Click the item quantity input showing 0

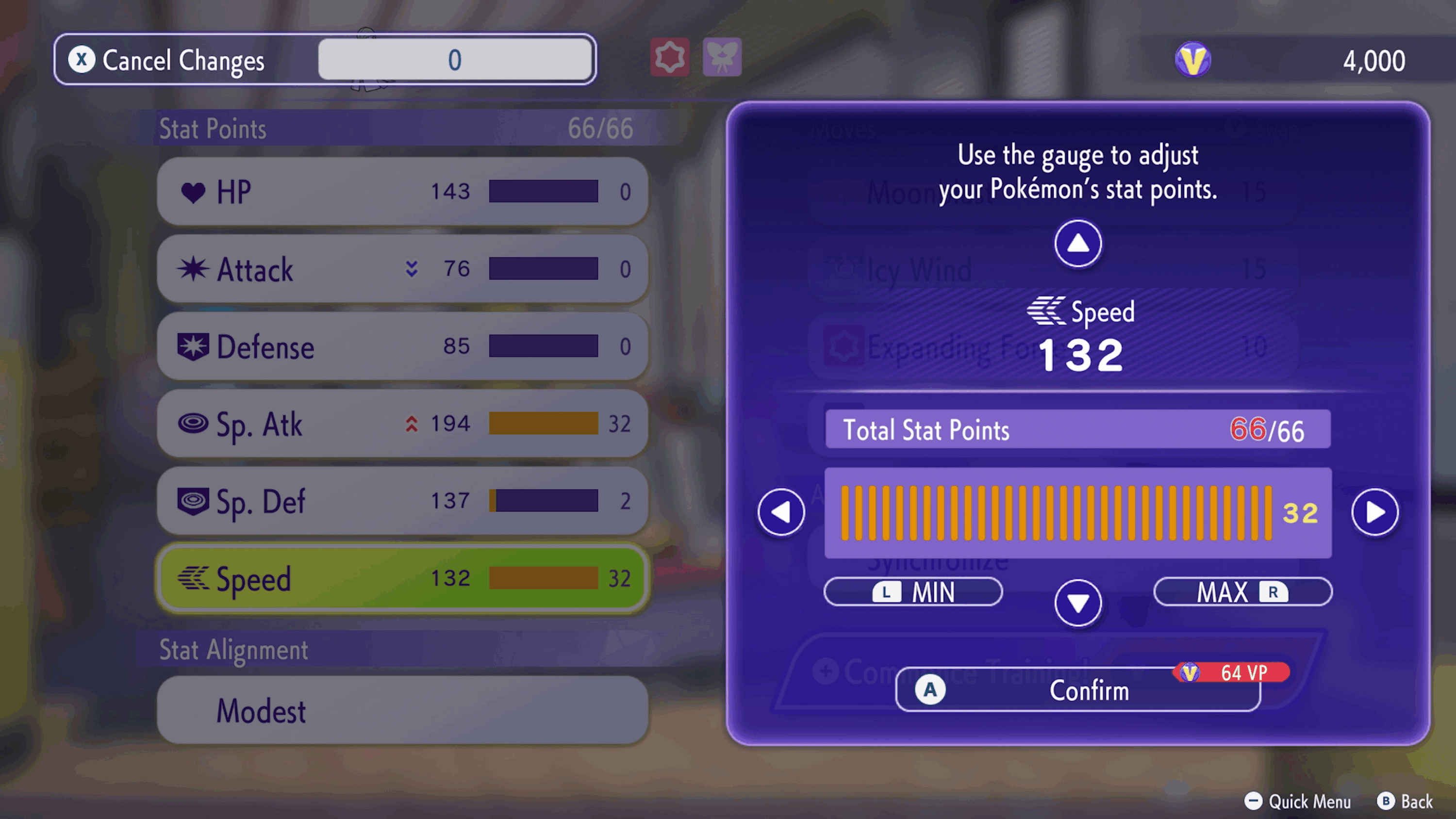[x=455, y=59]
